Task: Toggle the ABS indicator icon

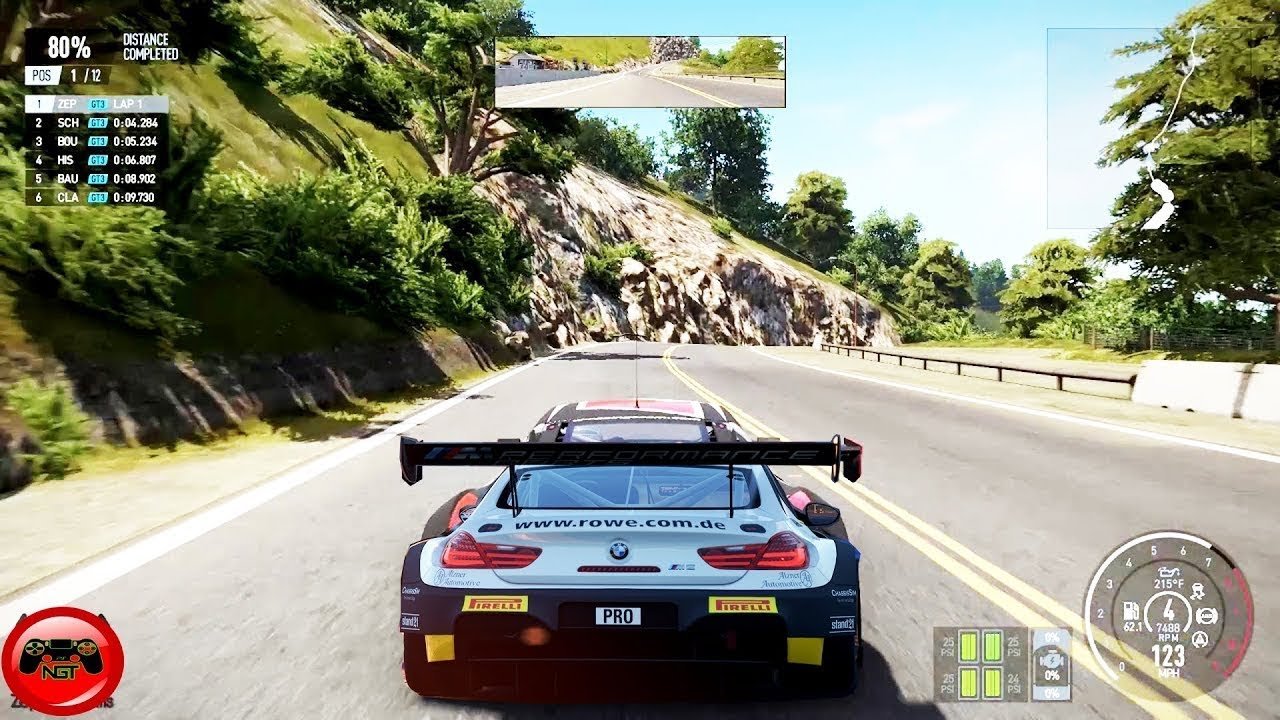Action: click(x=1206, y=616)
